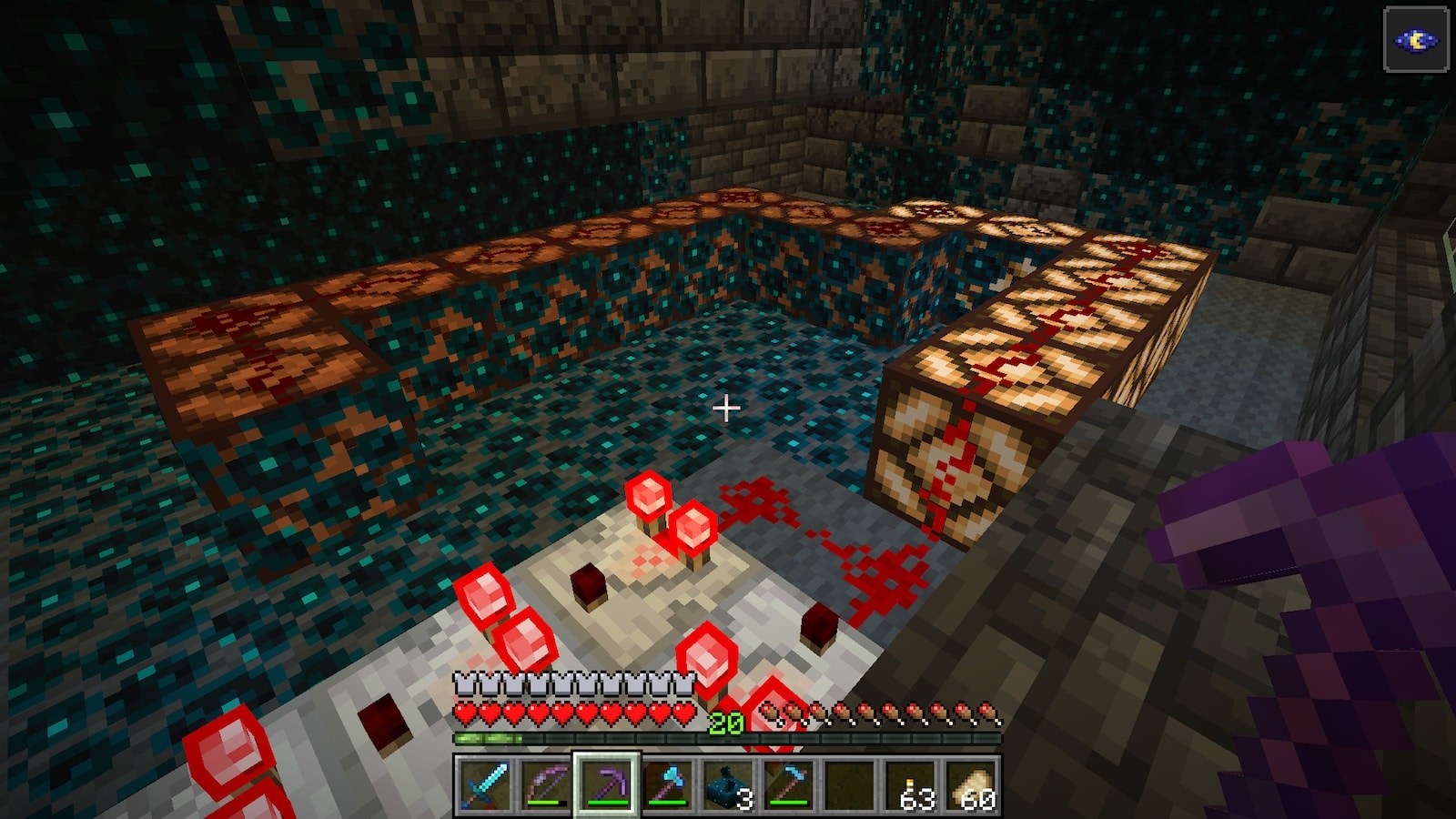
Task: Select the sculk sensor stack of 3
Action: [x=728, y=784]
